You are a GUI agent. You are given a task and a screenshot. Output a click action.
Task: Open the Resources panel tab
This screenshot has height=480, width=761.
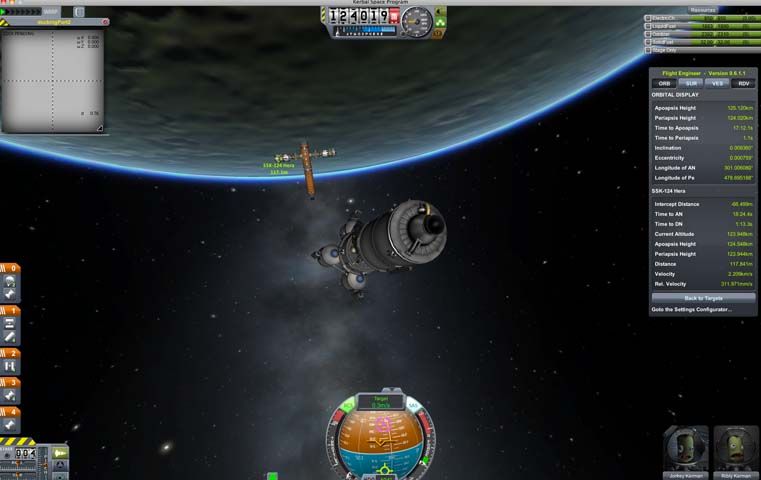coord(702,9)
